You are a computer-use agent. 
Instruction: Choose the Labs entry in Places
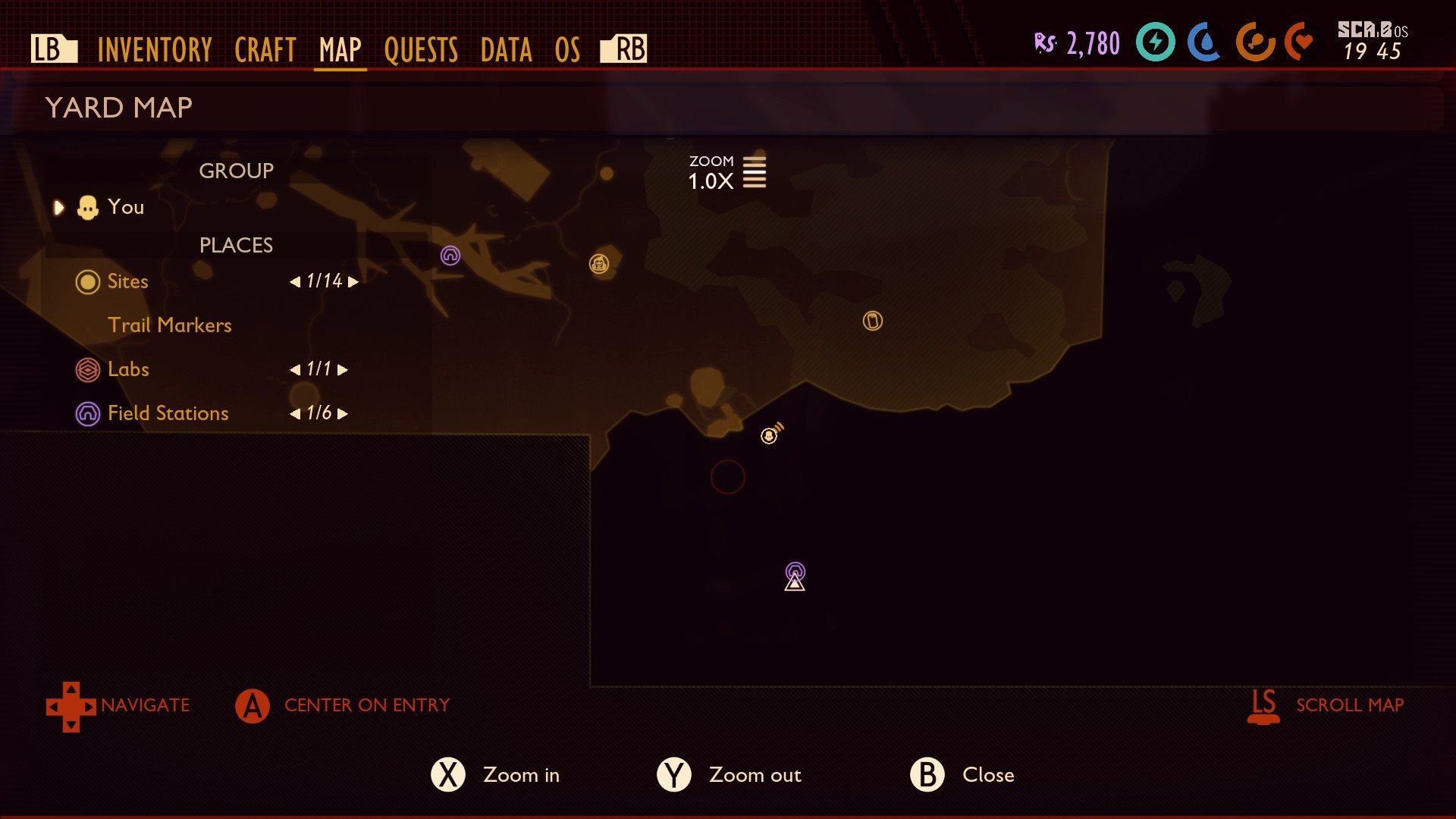point(128,369)
